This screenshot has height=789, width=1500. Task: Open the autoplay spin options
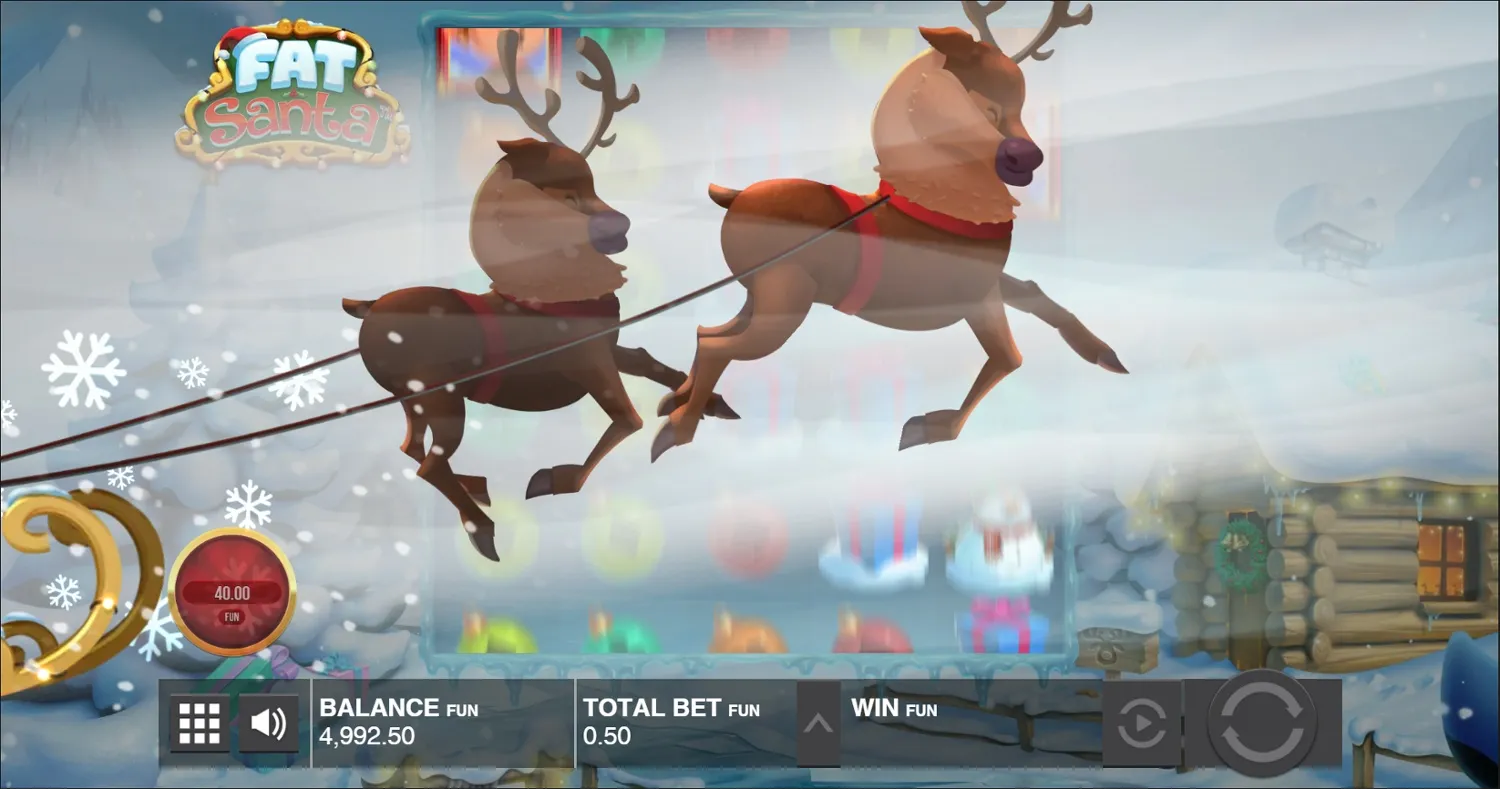click(x=1140, y=723)
